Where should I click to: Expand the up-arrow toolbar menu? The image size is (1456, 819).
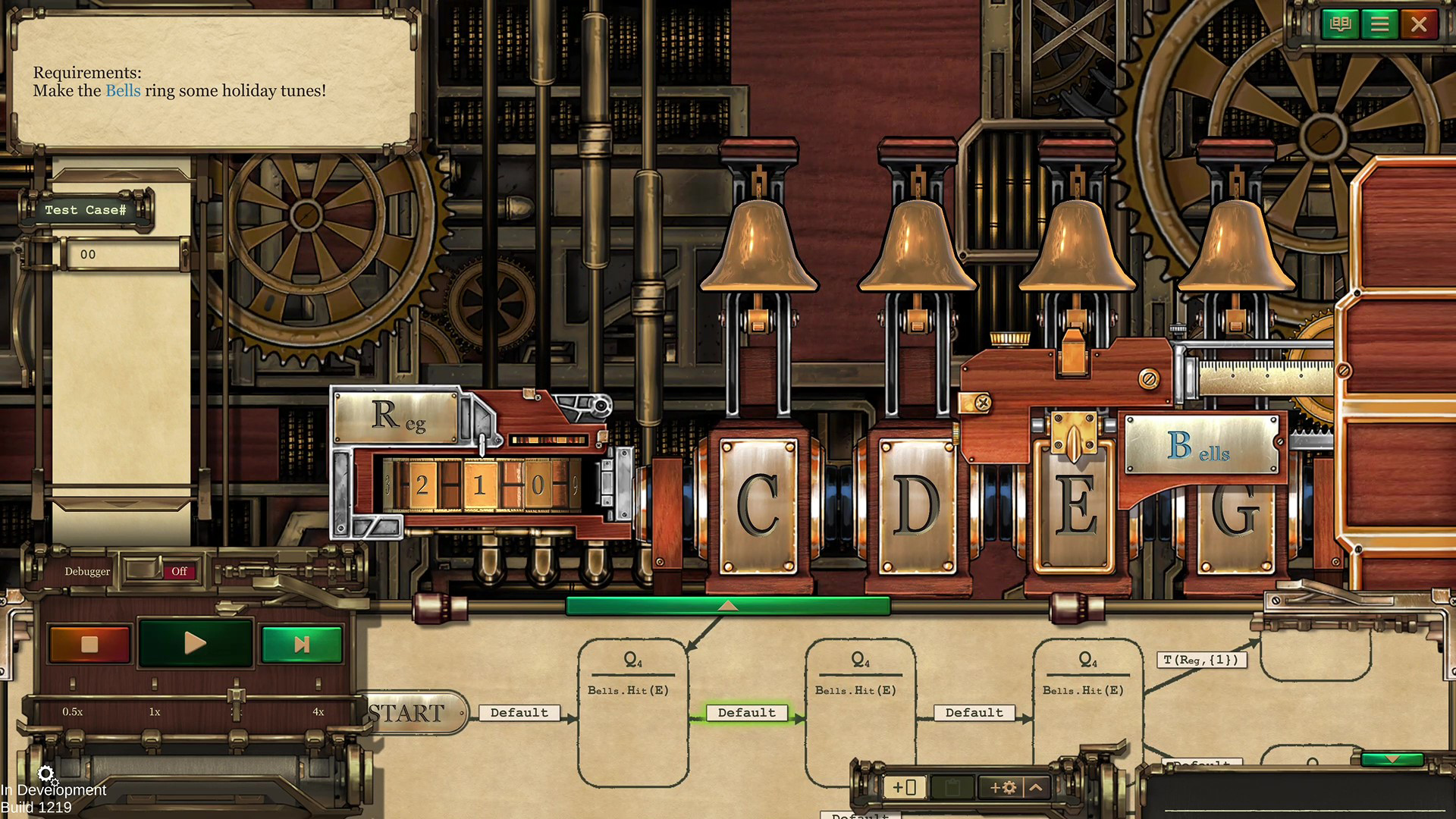click(x=1036, y=787)
